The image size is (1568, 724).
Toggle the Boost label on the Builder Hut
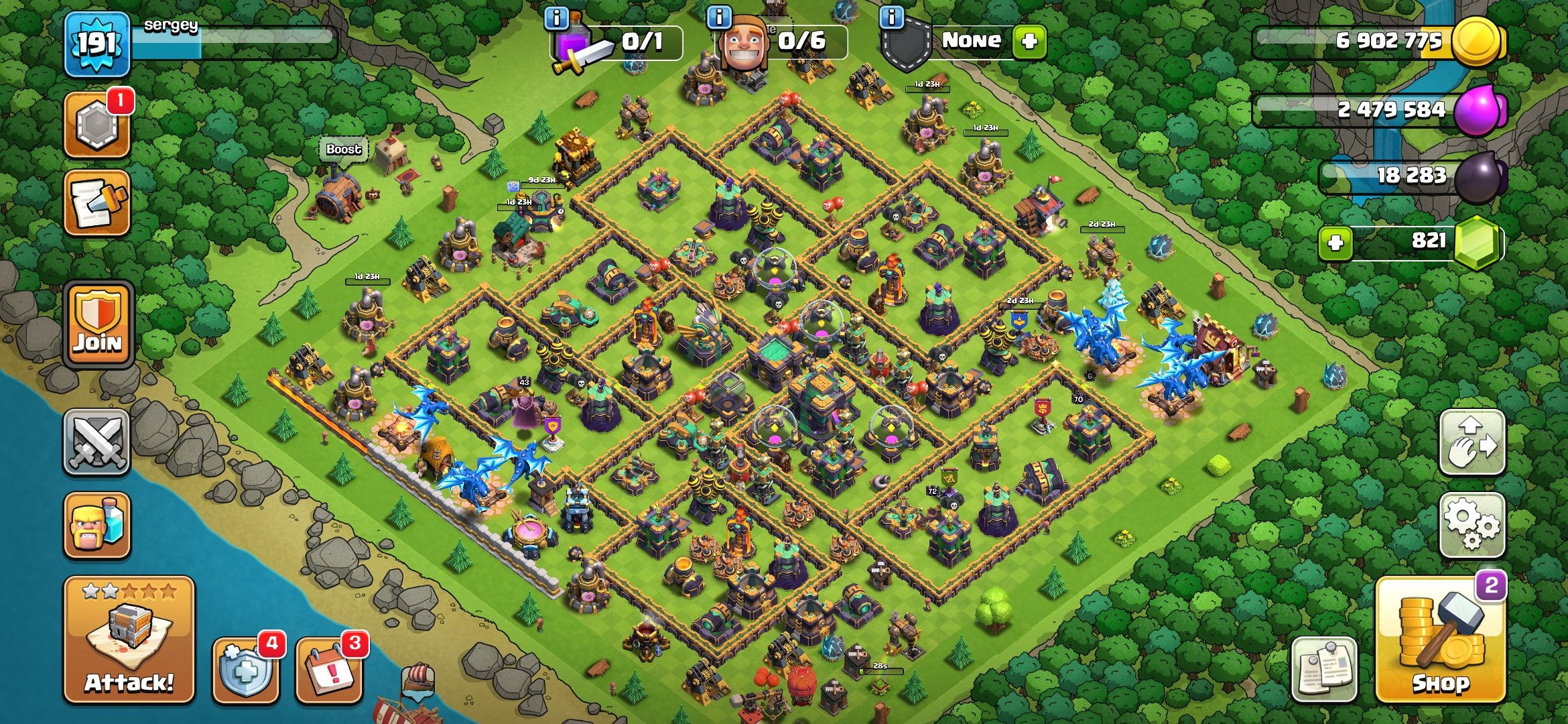(342, 149)
